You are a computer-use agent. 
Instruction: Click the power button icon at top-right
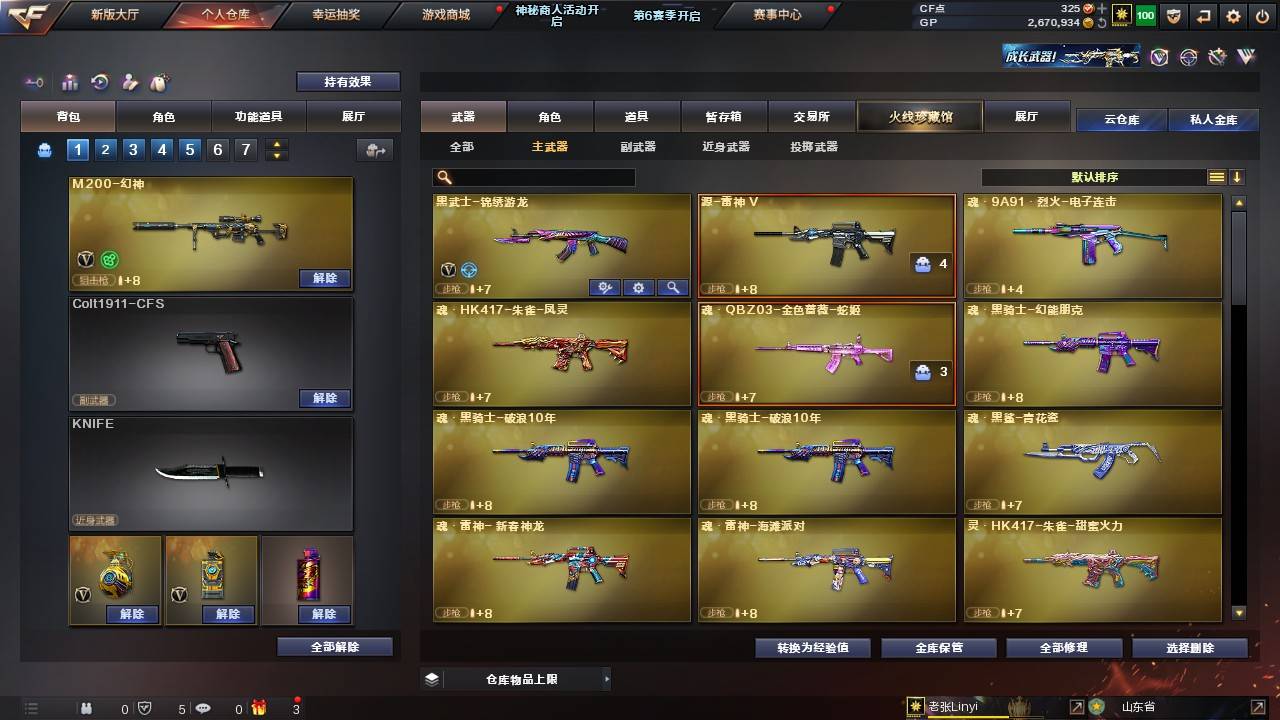(x=1262, y=16)
